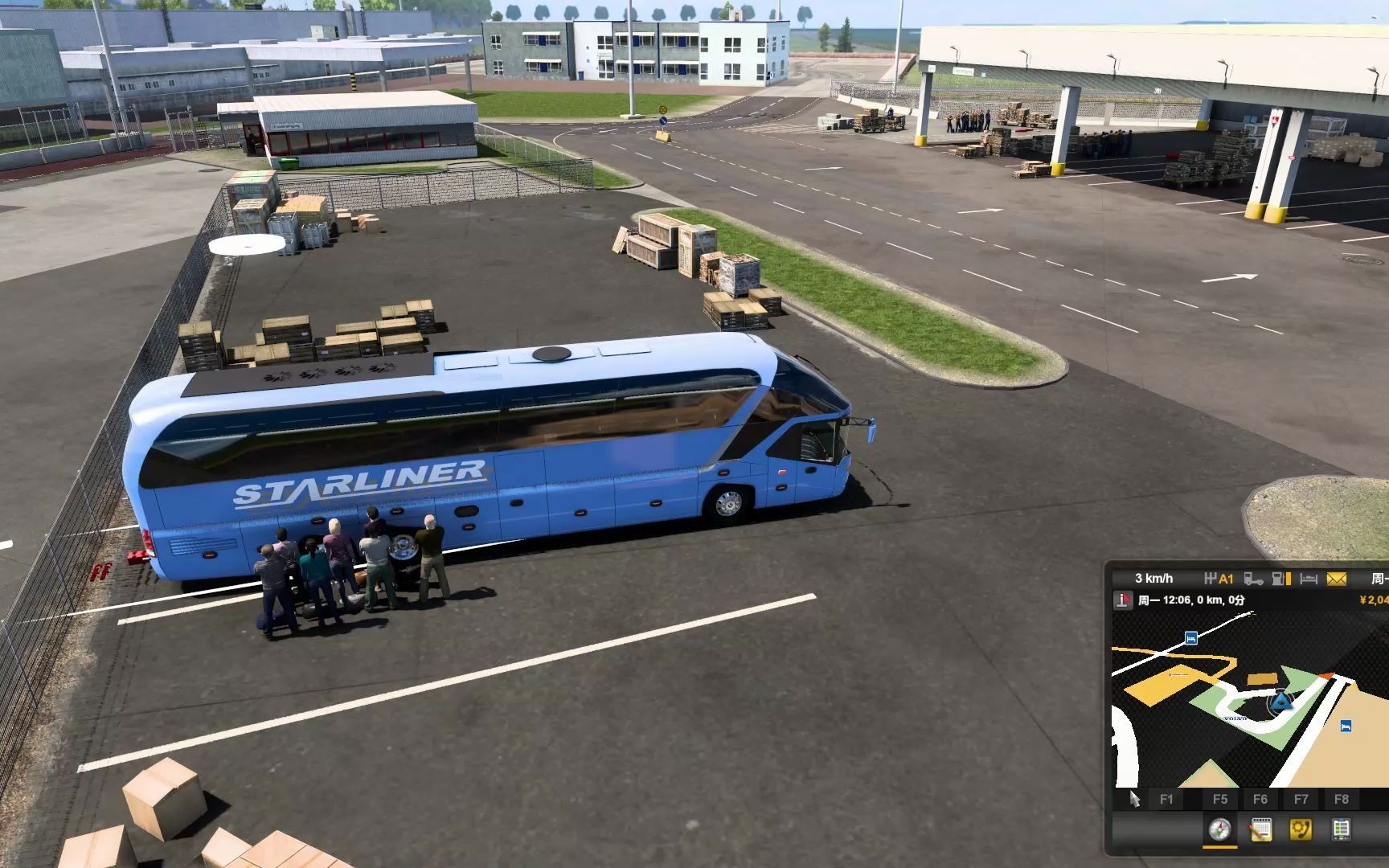Click the red destination flag icon
Image resolution: width=1389 pixels, height=868 pixels.
coord(1122,600)
